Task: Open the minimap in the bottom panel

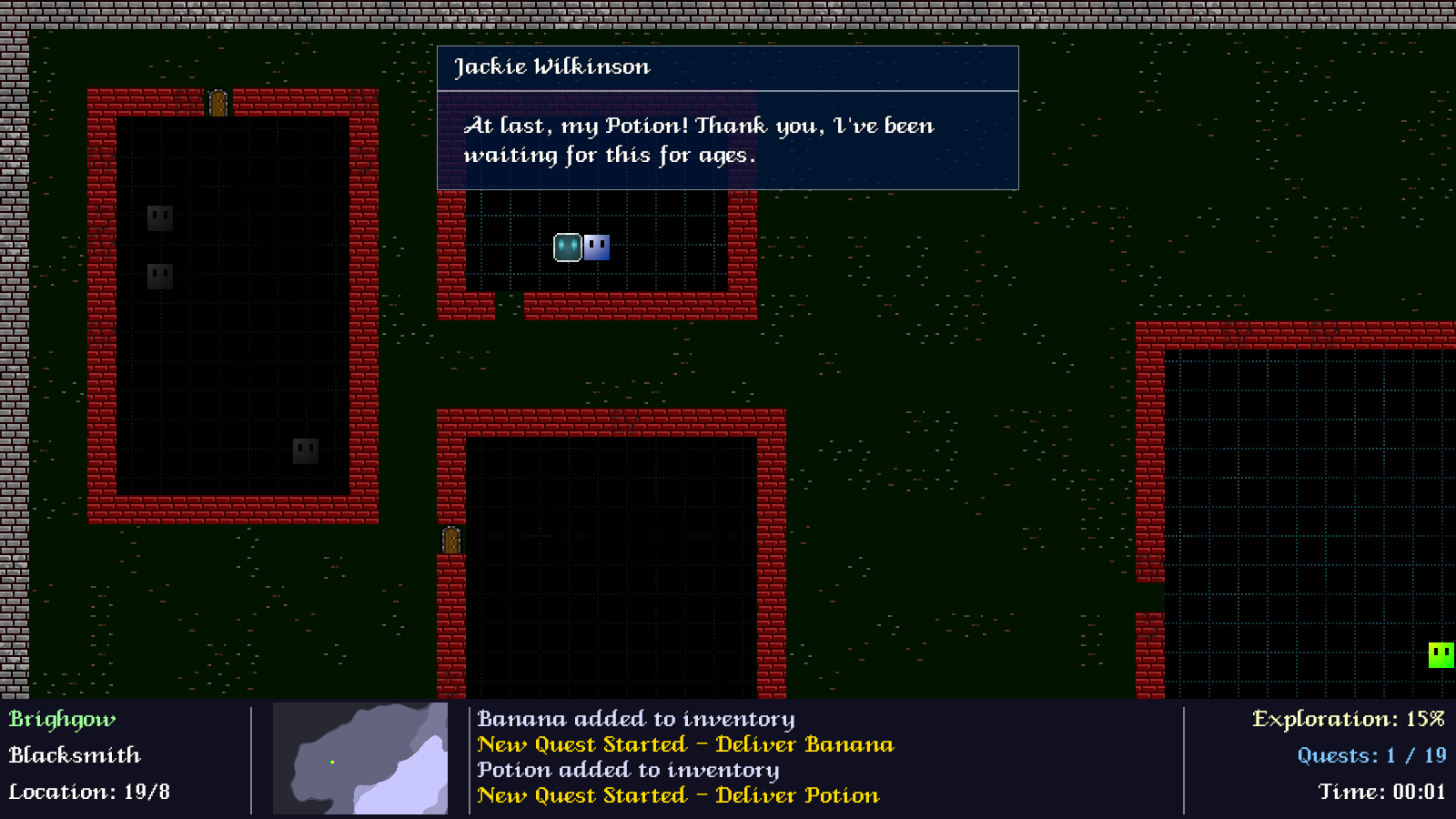Action: (x=360, y=758)
